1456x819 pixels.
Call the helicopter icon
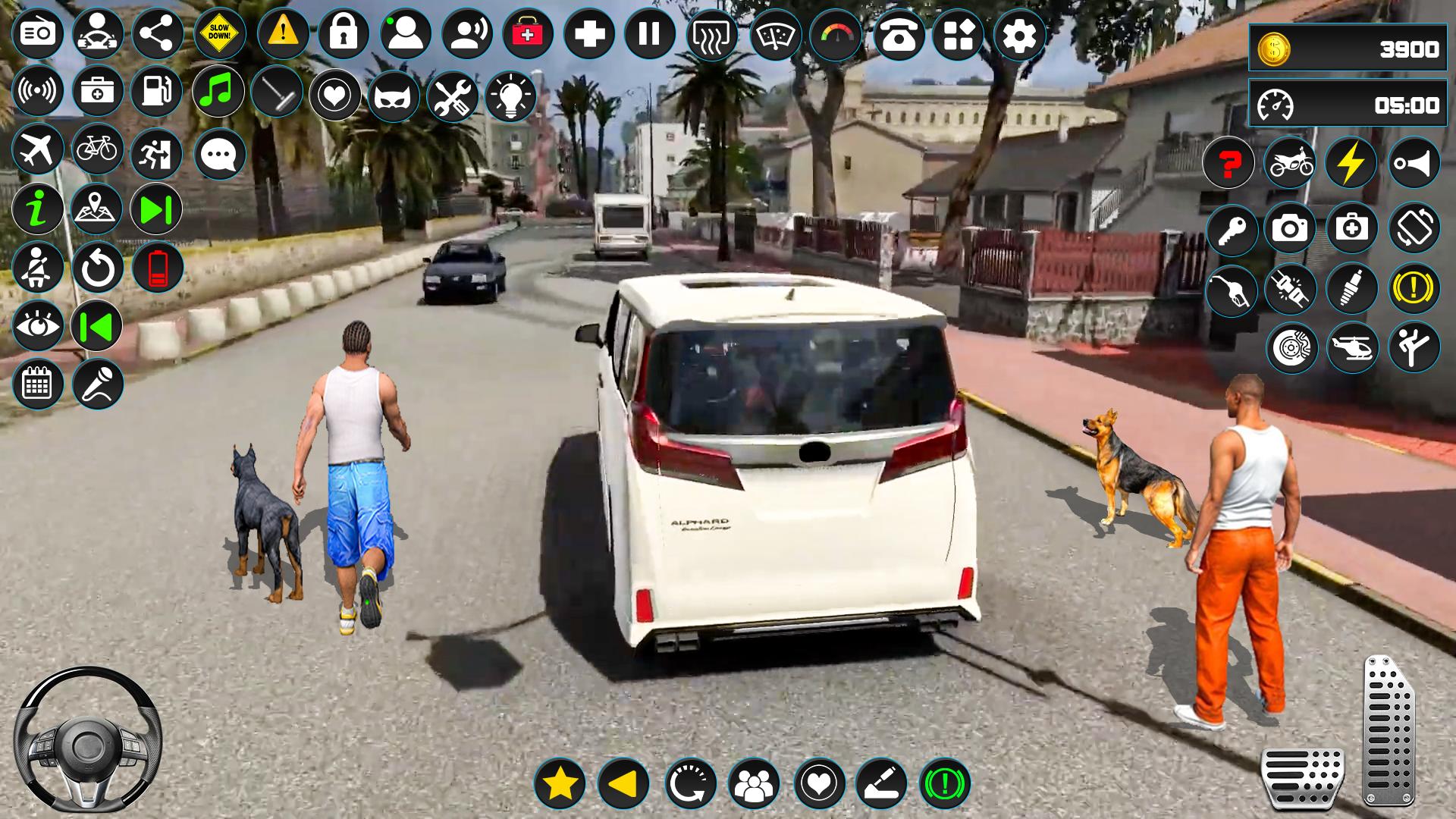(1352, 348)
